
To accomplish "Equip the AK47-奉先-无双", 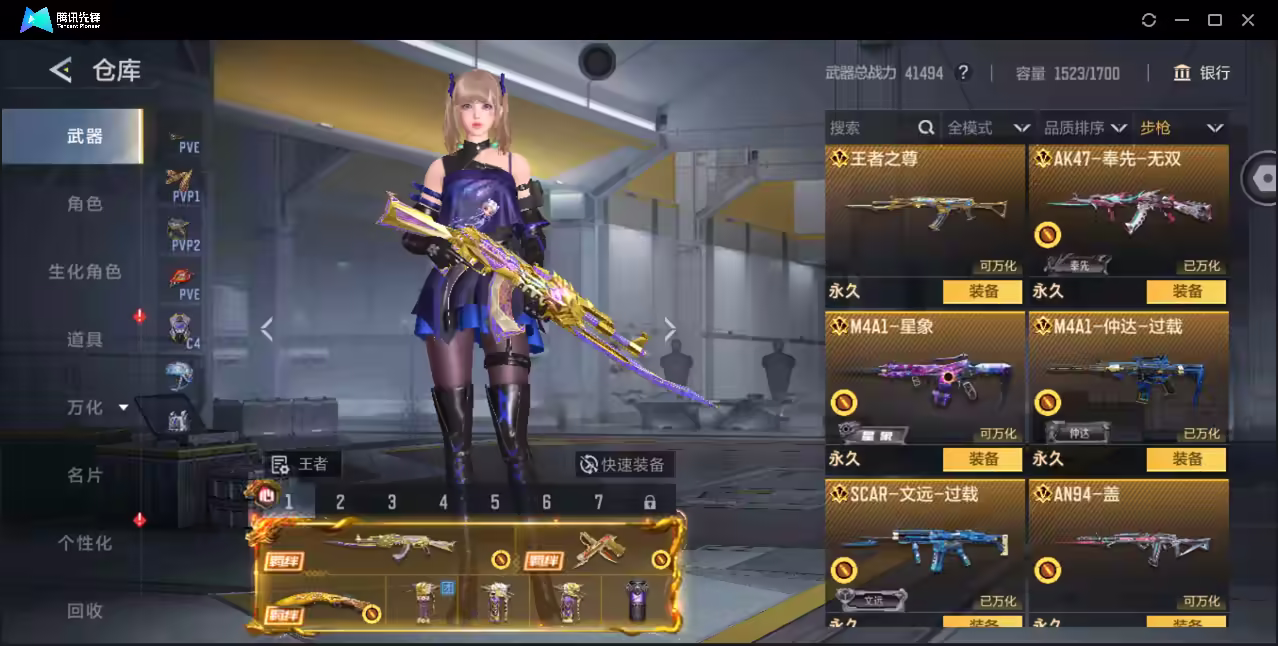I will coord(1186,291).
